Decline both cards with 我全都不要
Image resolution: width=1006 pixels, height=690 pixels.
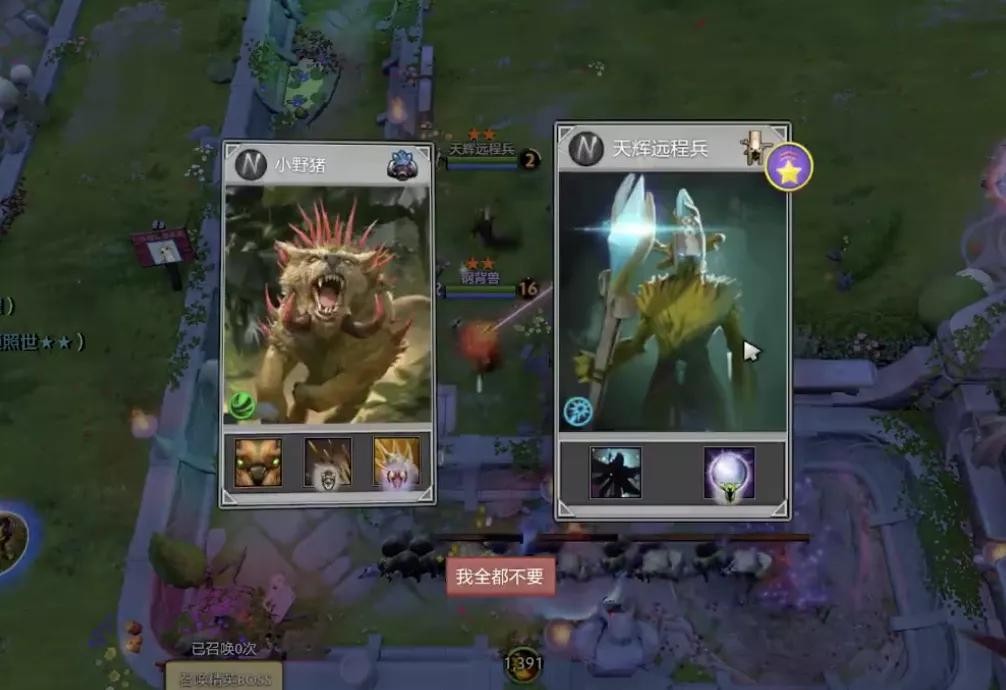(499, 577)
